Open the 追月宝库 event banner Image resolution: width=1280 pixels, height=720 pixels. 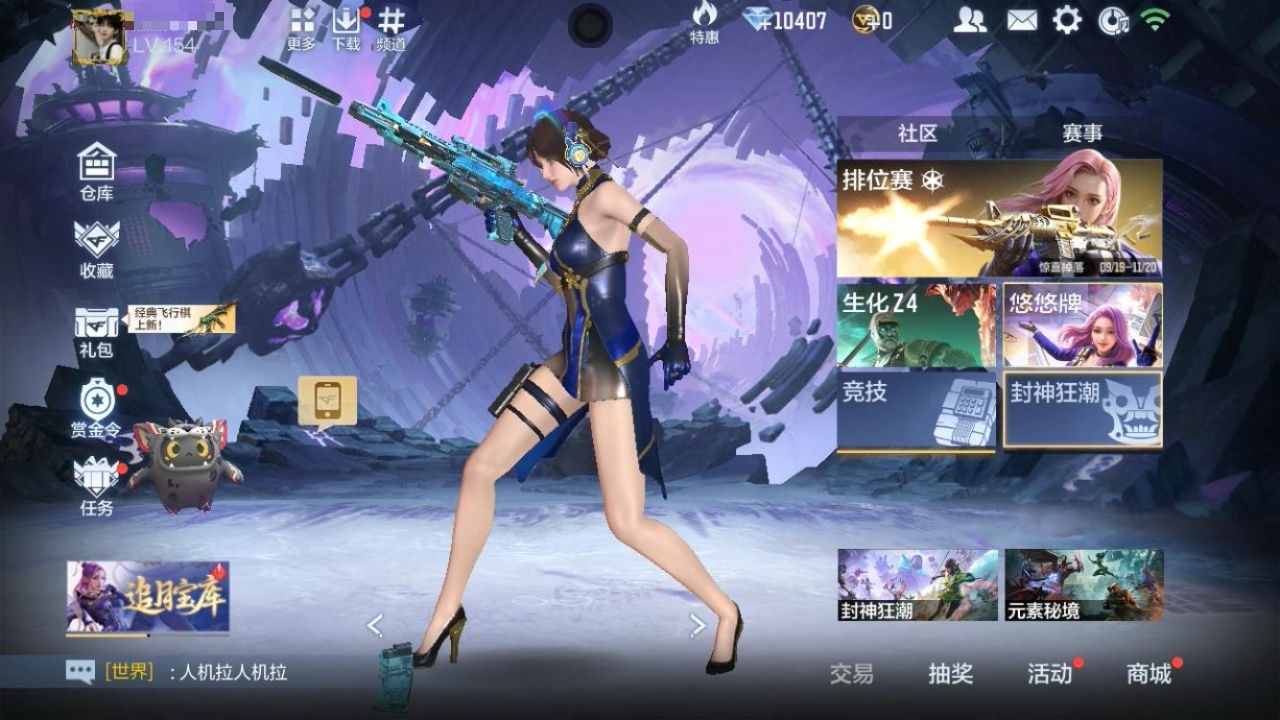click(x=148, y=597)
